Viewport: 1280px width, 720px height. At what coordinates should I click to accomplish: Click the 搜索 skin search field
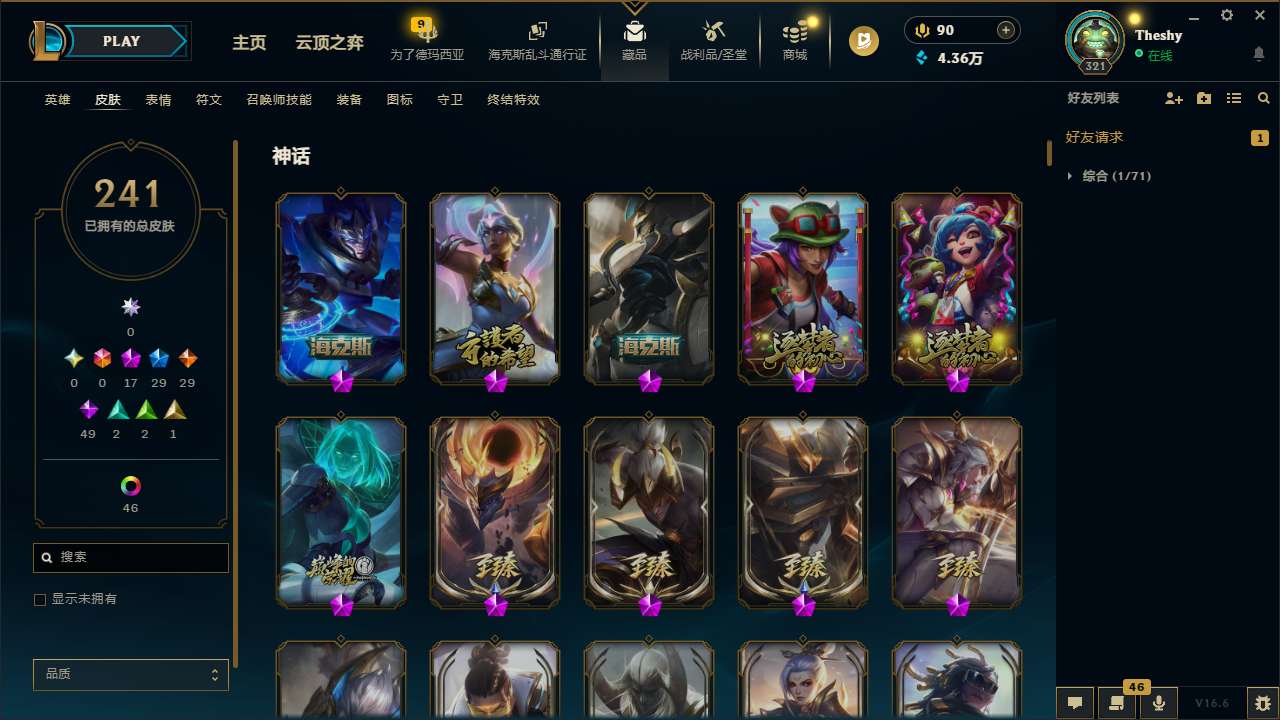click(x=130, y=557)
